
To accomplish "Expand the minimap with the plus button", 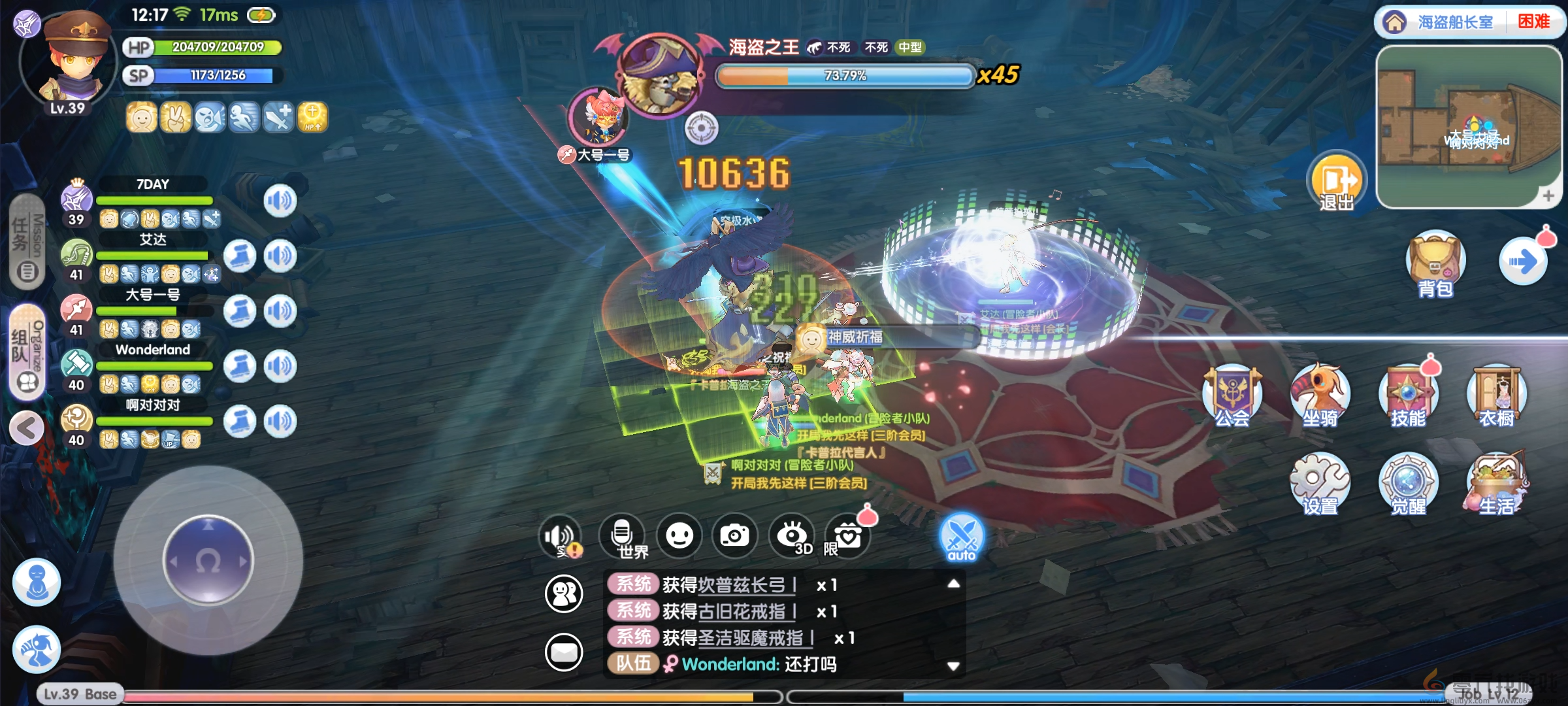I will pyautogui.click(x=1548, y=195).
